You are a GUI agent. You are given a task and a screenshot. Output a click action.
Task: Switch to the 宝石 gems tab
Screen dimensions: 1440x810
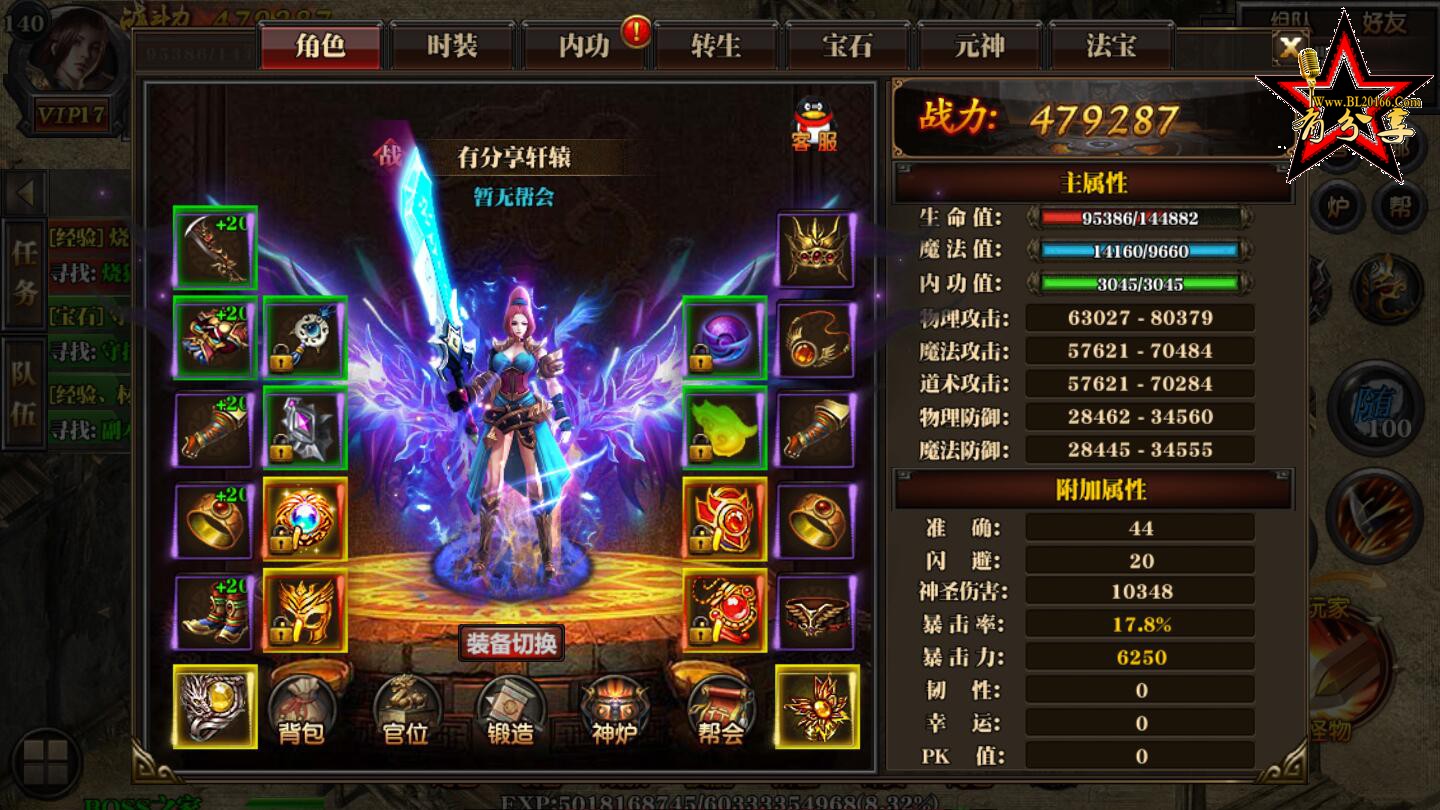point(848,44)
